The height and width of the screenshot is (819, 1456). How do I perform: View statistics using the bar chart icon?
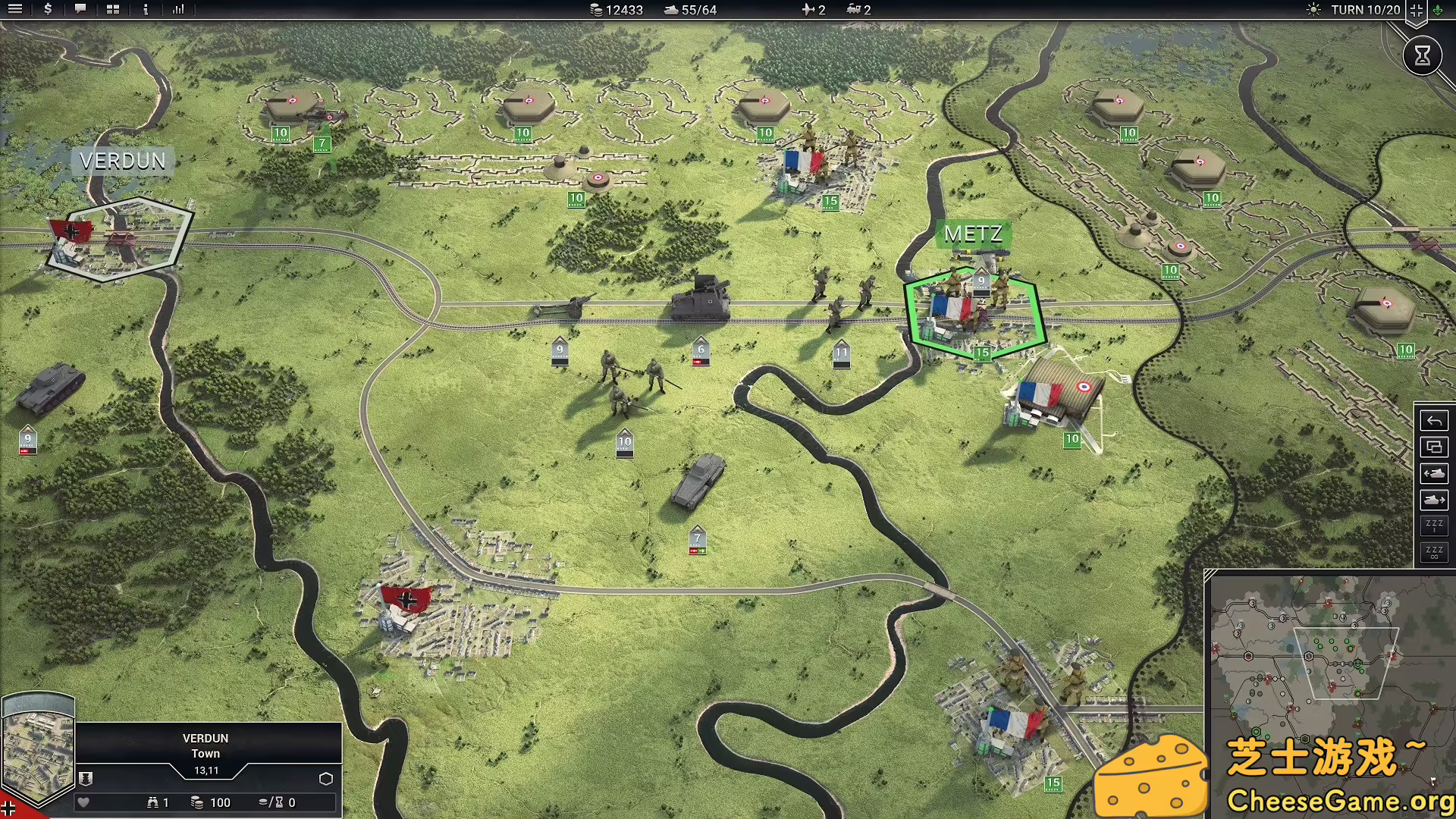[179, 10]
